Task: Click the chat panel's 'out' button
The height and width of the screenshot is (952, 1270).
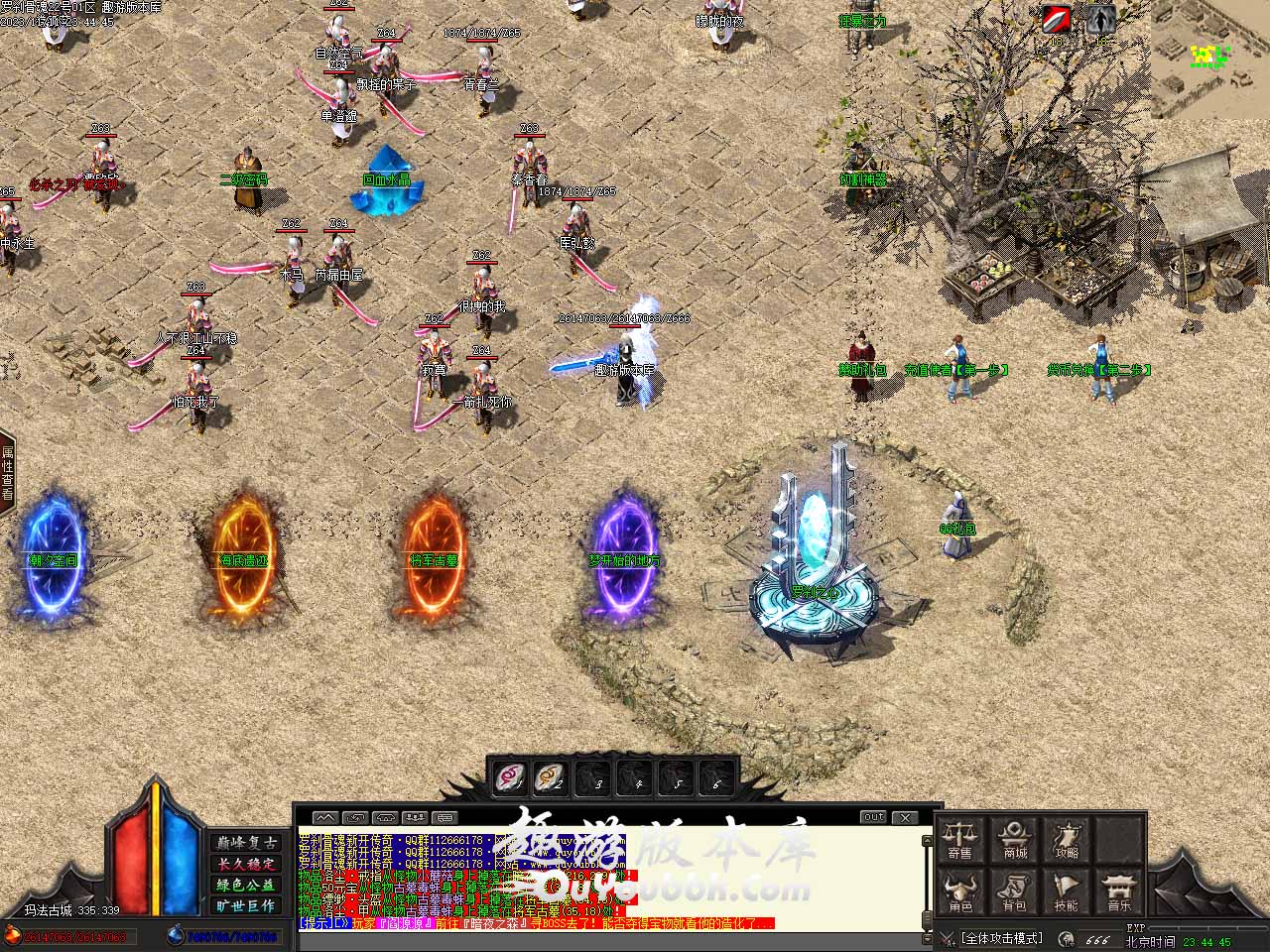Action: [x=873, y=817]
